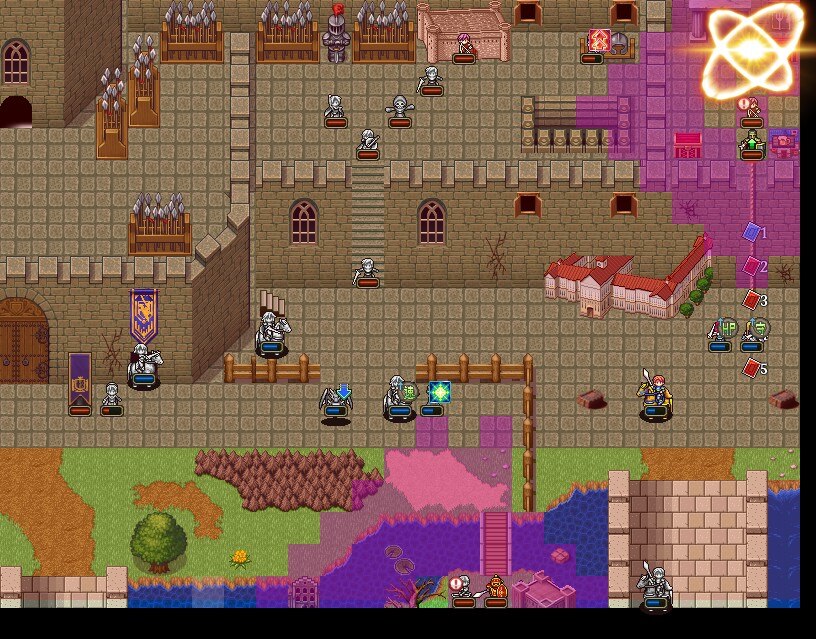This screenshot has width=816, height=639.
Task: Select the green-armored unit beside the red chest
Action: (752, 142)
